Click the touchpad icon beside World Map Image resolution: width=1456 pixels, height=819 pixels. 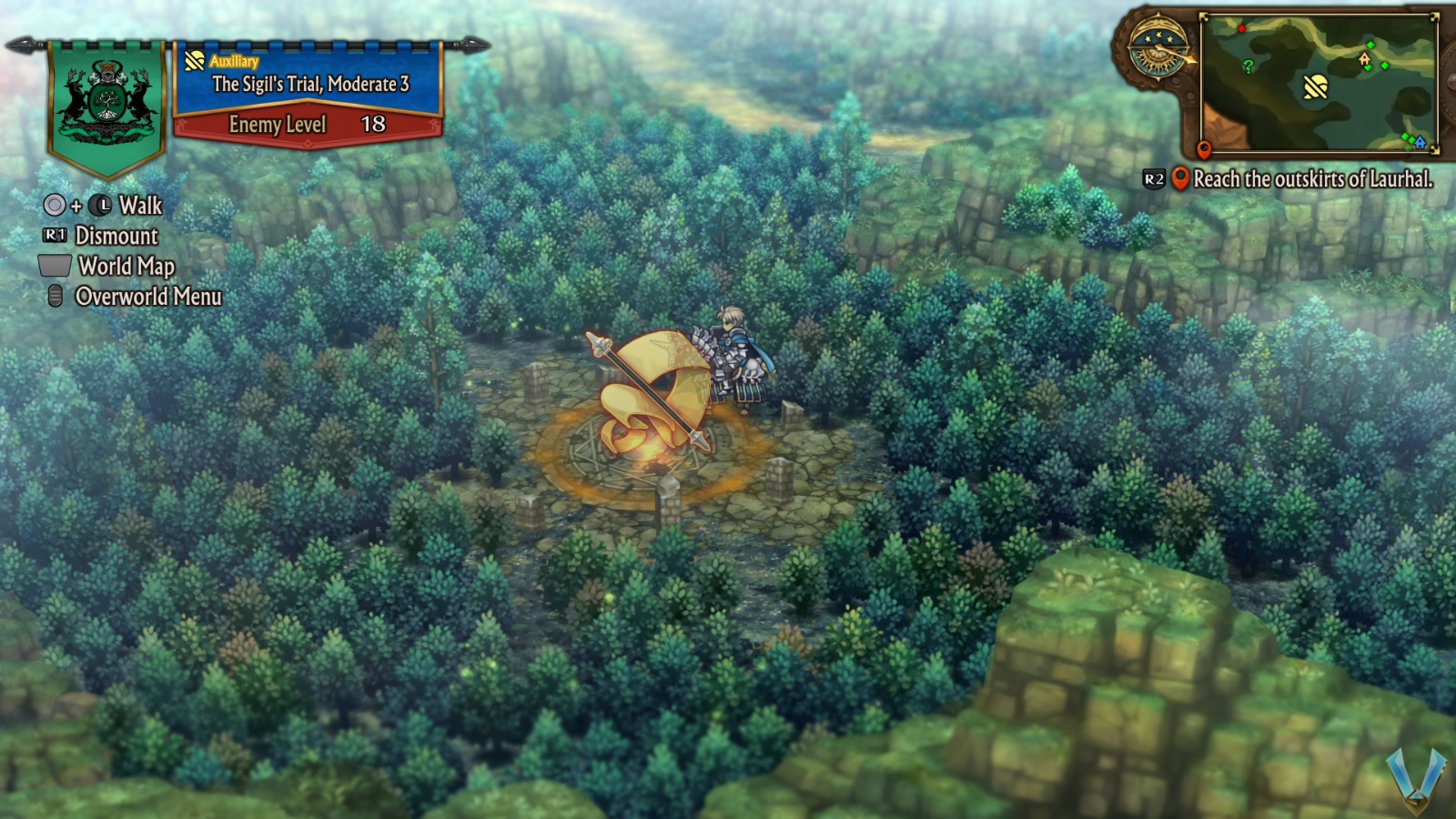coord(55,268)
